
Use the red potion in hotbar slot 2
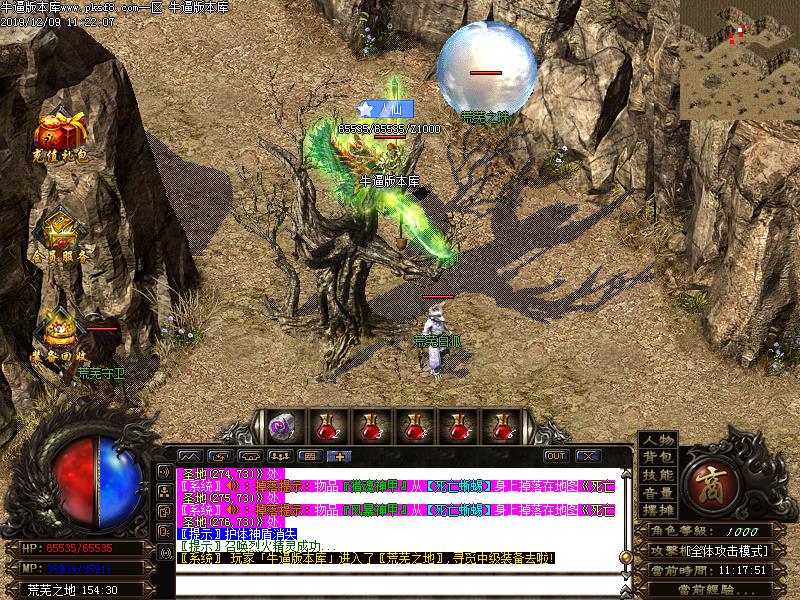coord(327,426)
